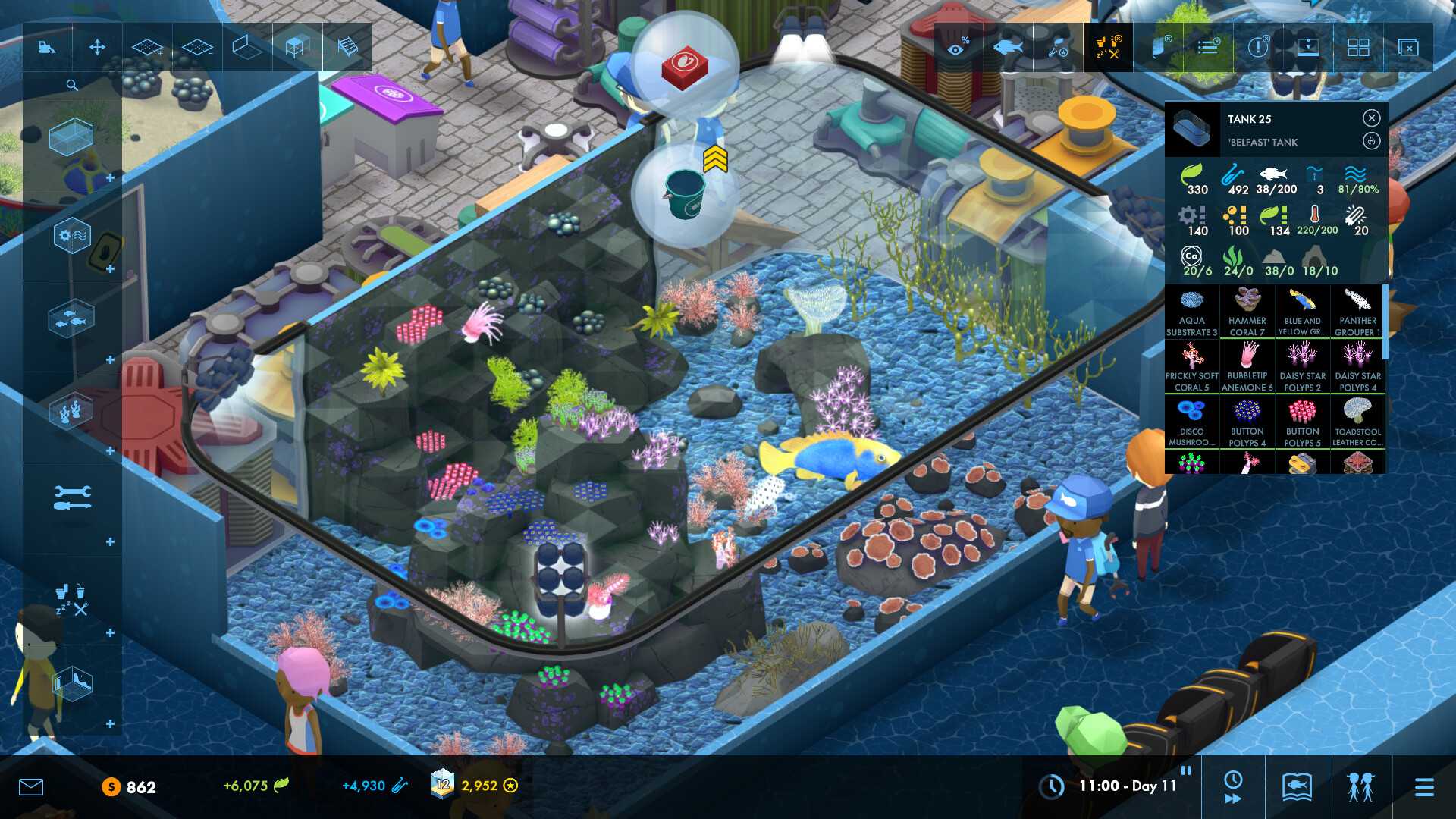
Task: Toggle the eye percentage overlay view
Action: [x=958, y=48]
